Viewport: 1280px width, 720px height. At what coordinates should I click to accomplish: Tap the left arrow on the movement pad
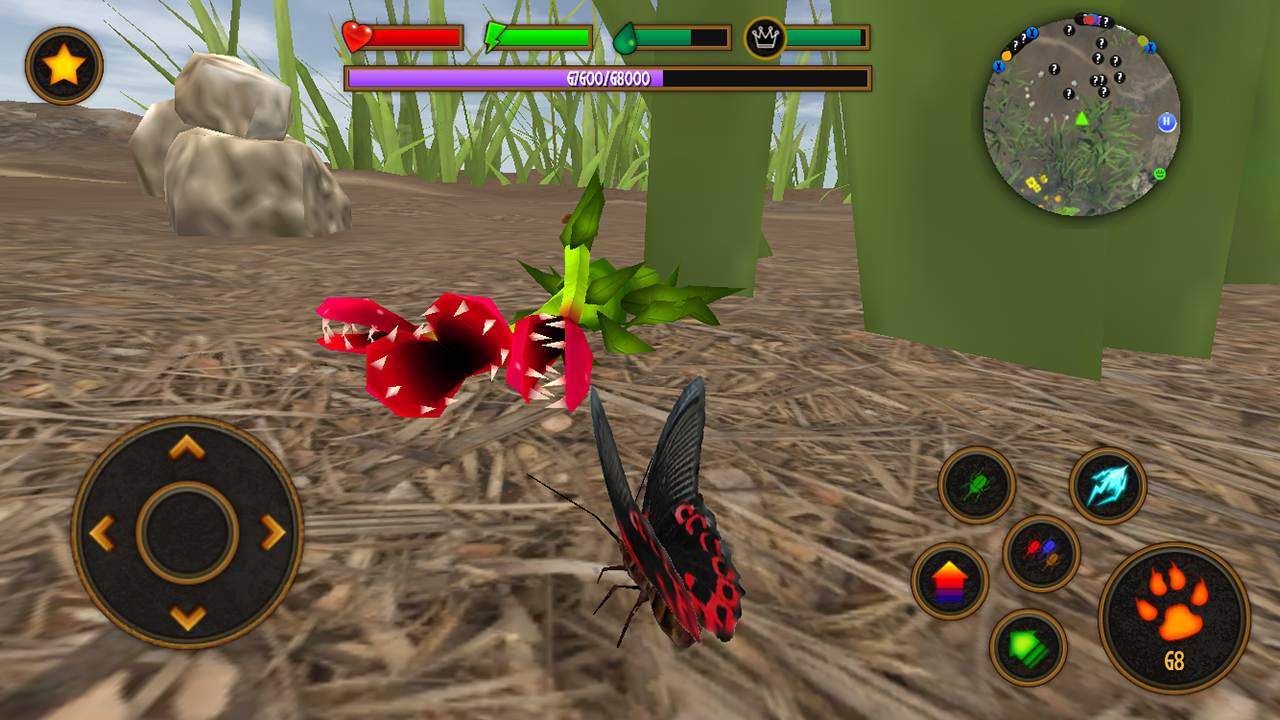[x=101, y=530]
